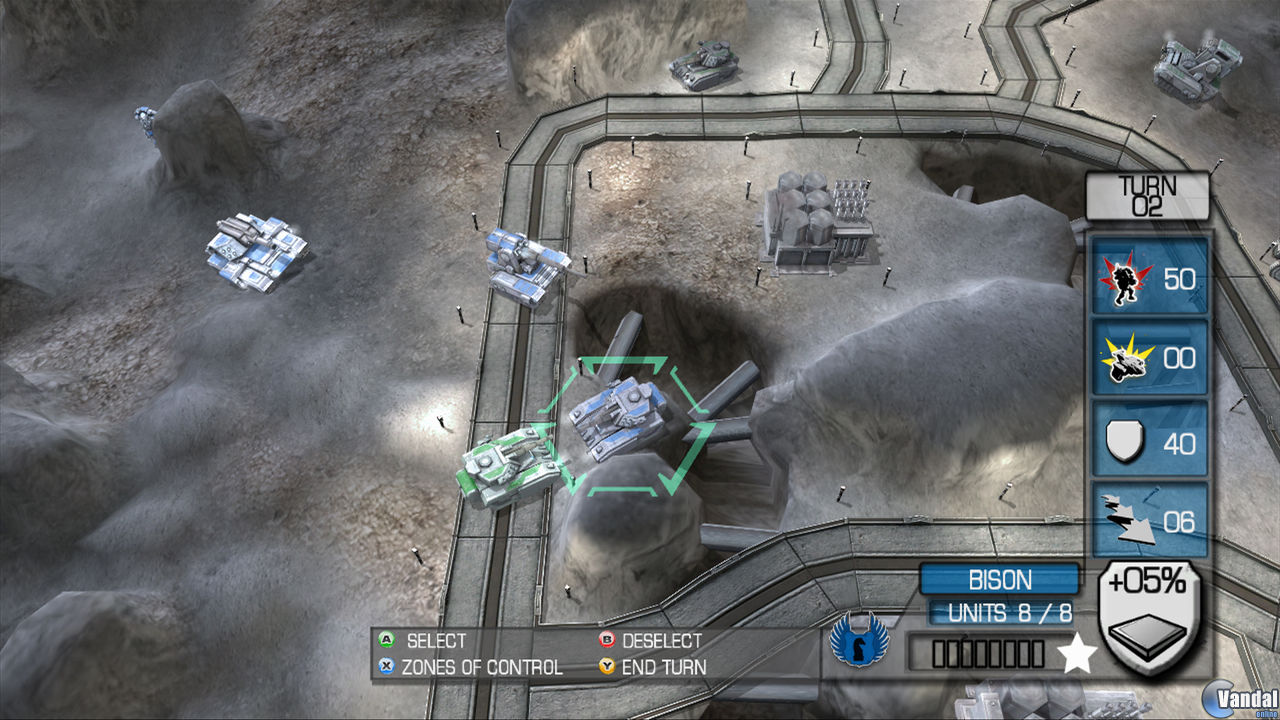Click the BISON unit name banner
This screenshot has width=1280, height=720.
click(x=998, y=580)
